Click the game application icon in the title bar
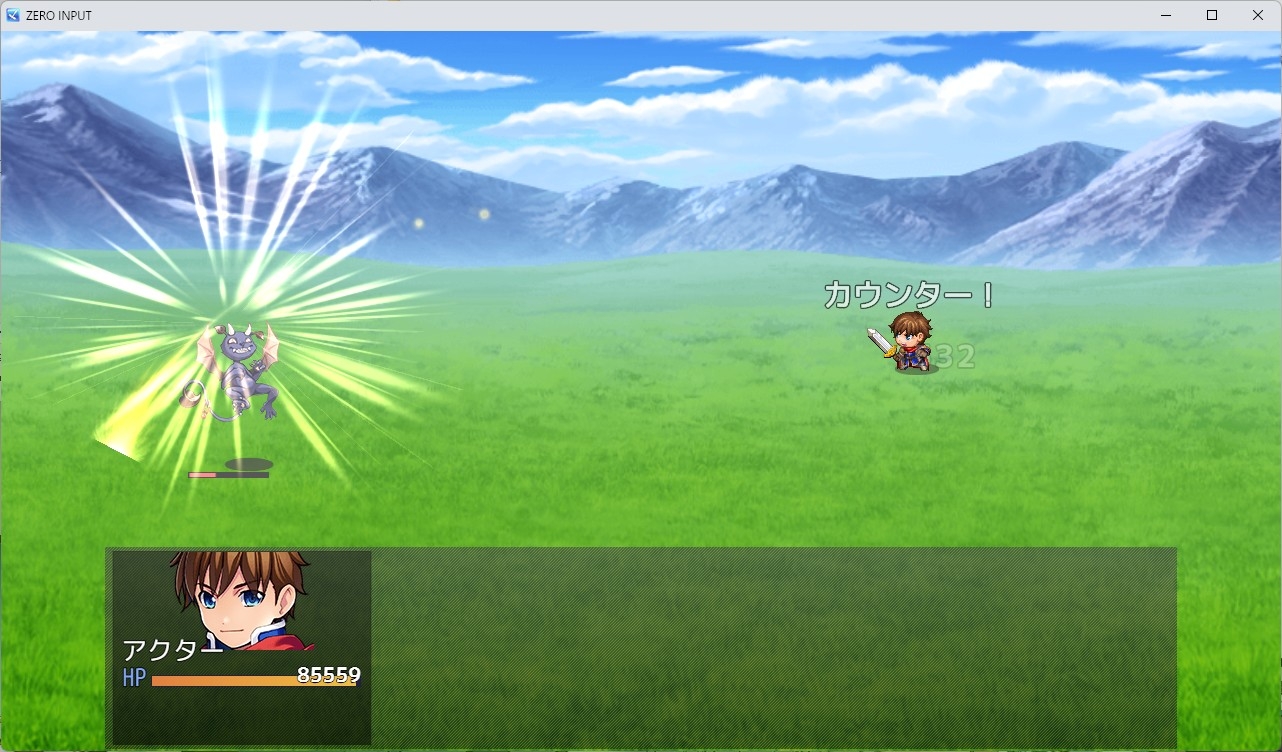Image resolution: width=1282 pixels, height=752 pixels. coord(12,15)
